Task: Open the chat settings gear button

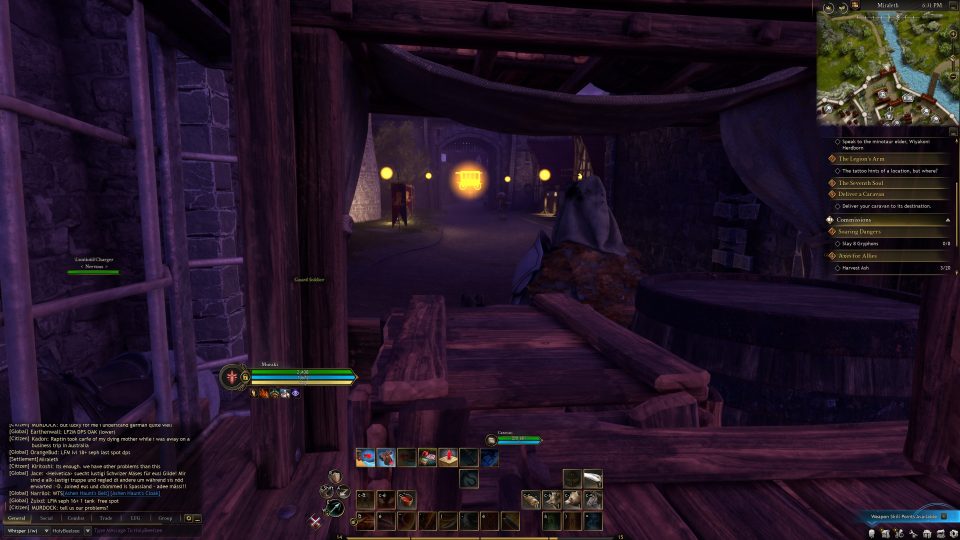Action: (188, 519)
